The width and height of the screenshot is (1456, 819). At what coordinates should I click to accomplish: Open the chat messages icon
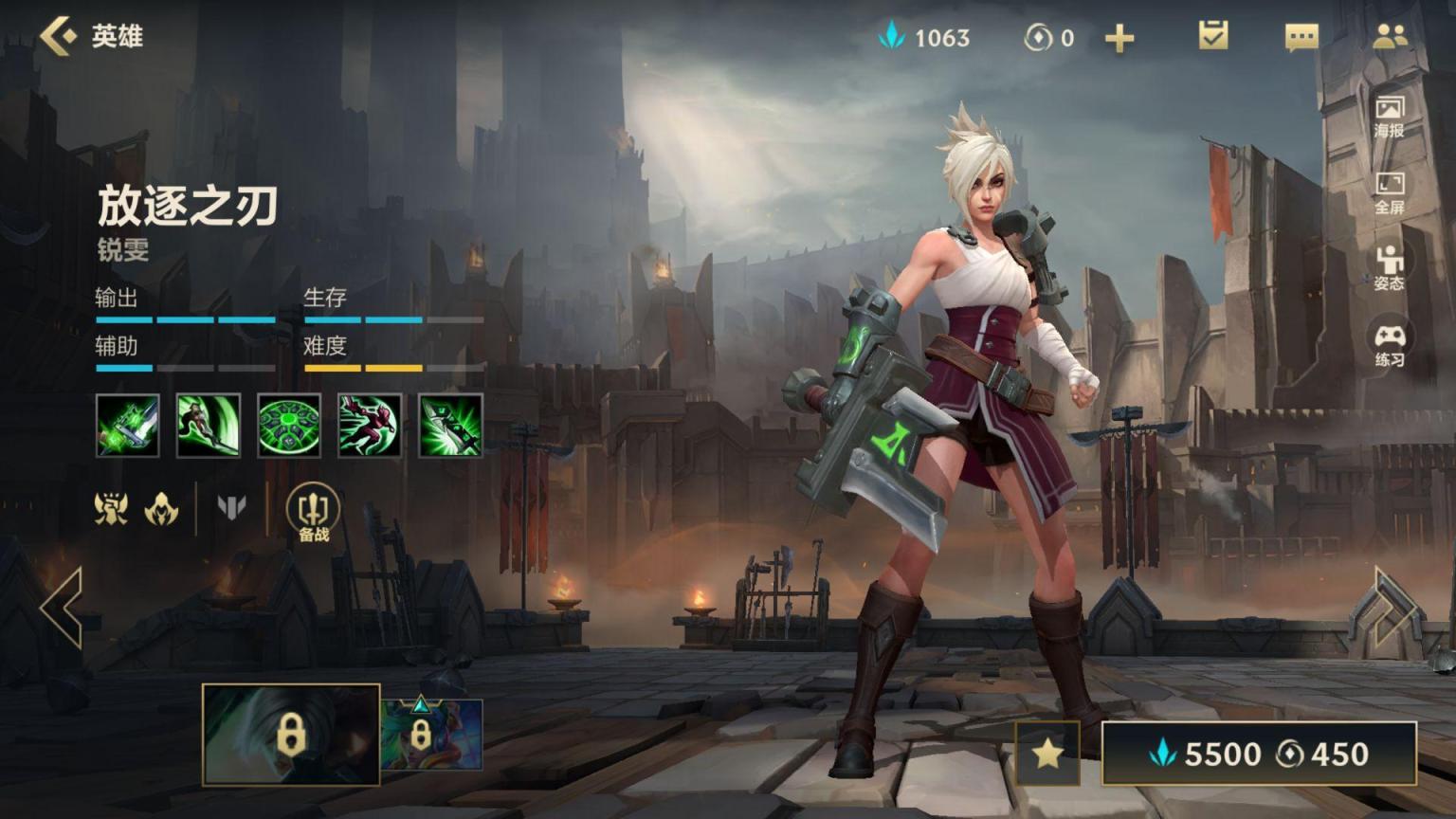click(1301, 37)
